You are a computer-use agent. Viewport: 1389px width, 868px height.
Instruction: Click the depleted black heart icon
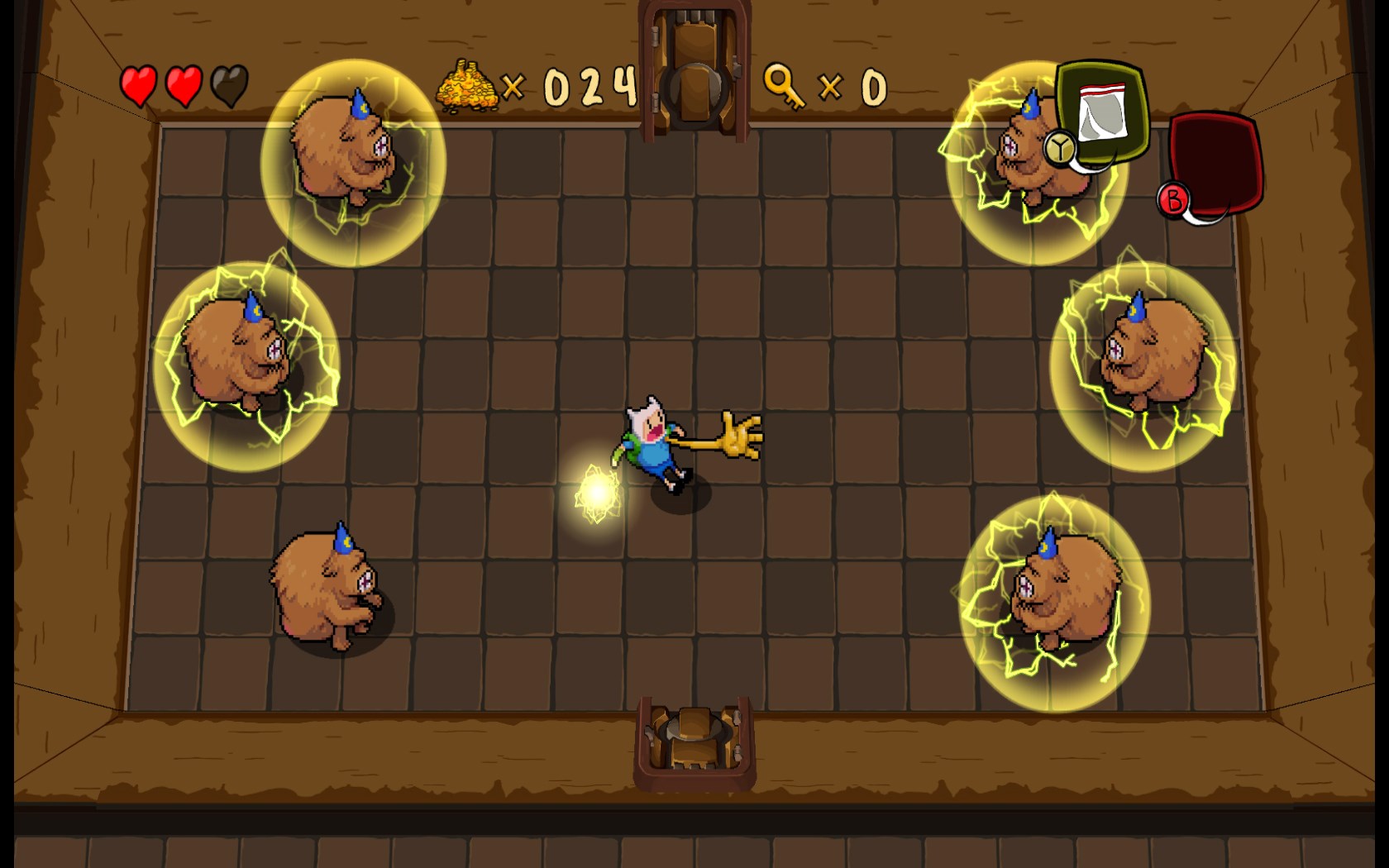click(232, 85)
